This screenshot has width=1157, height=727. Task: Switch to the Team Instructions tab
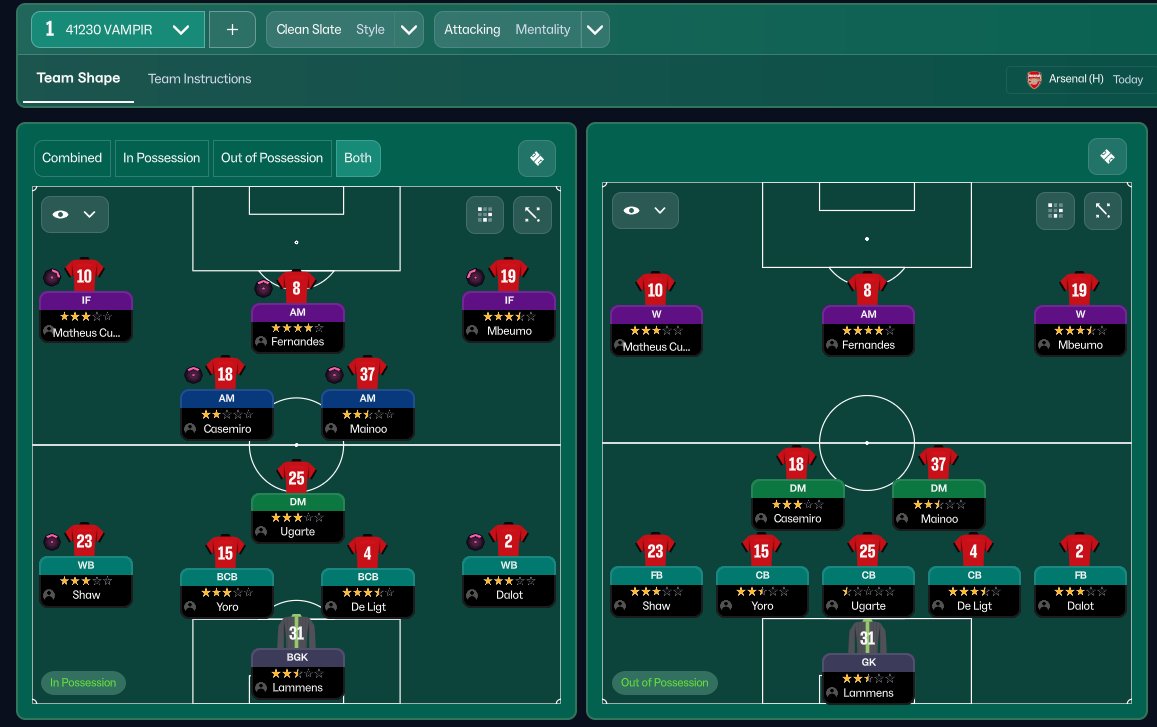[x=199, y=79]
